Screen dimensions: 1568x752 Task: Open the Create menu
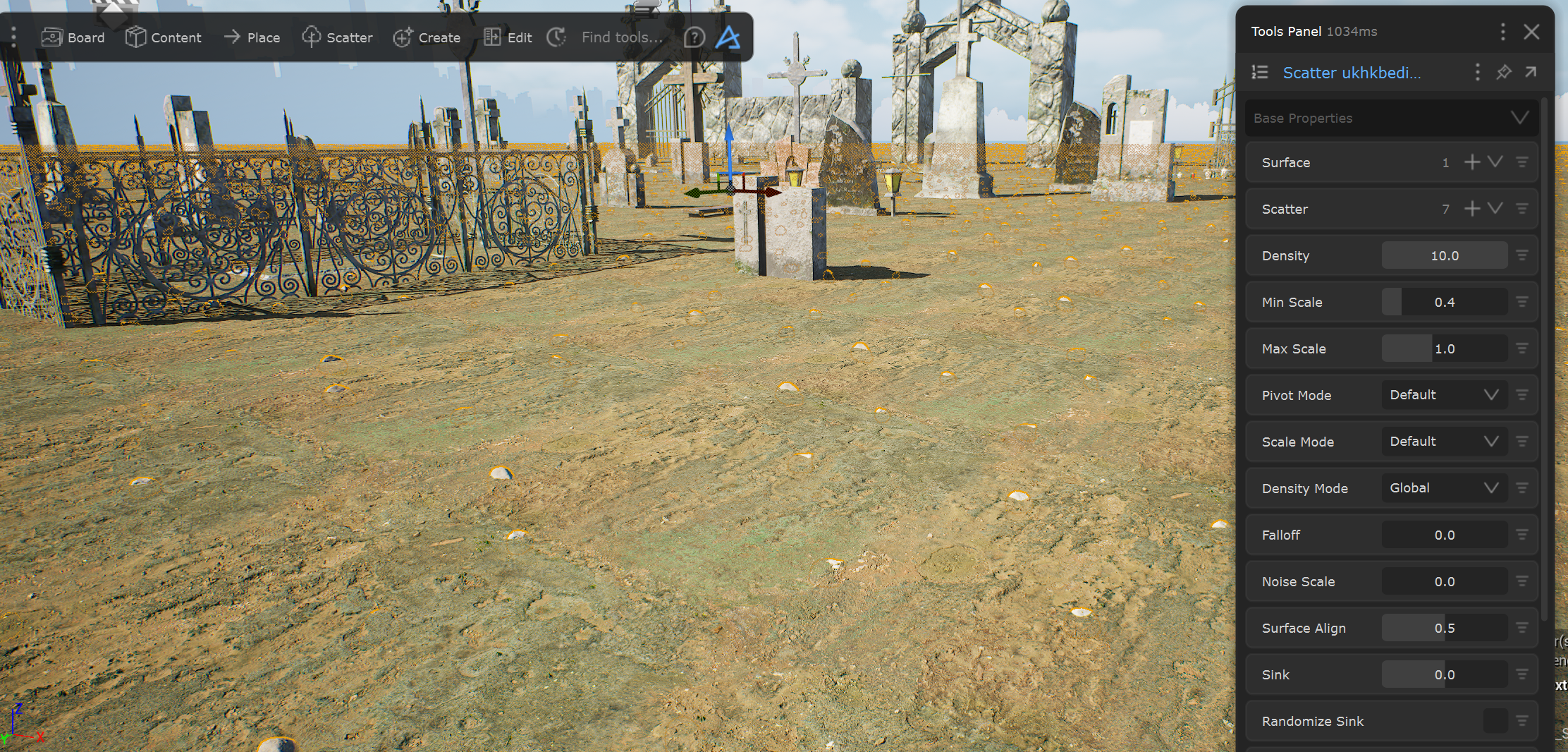click(x=427, y=37)
